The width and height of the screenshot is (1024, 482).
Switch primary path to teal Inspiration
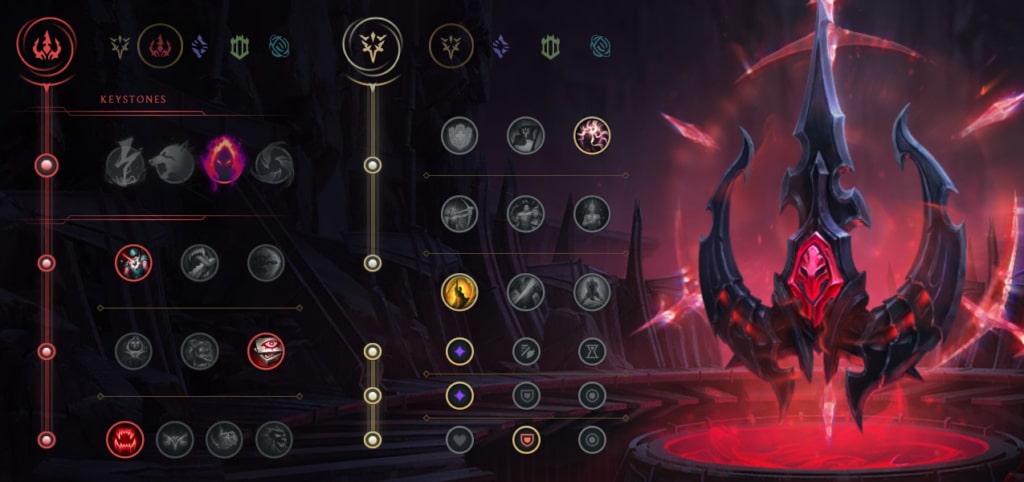[279, 46]
